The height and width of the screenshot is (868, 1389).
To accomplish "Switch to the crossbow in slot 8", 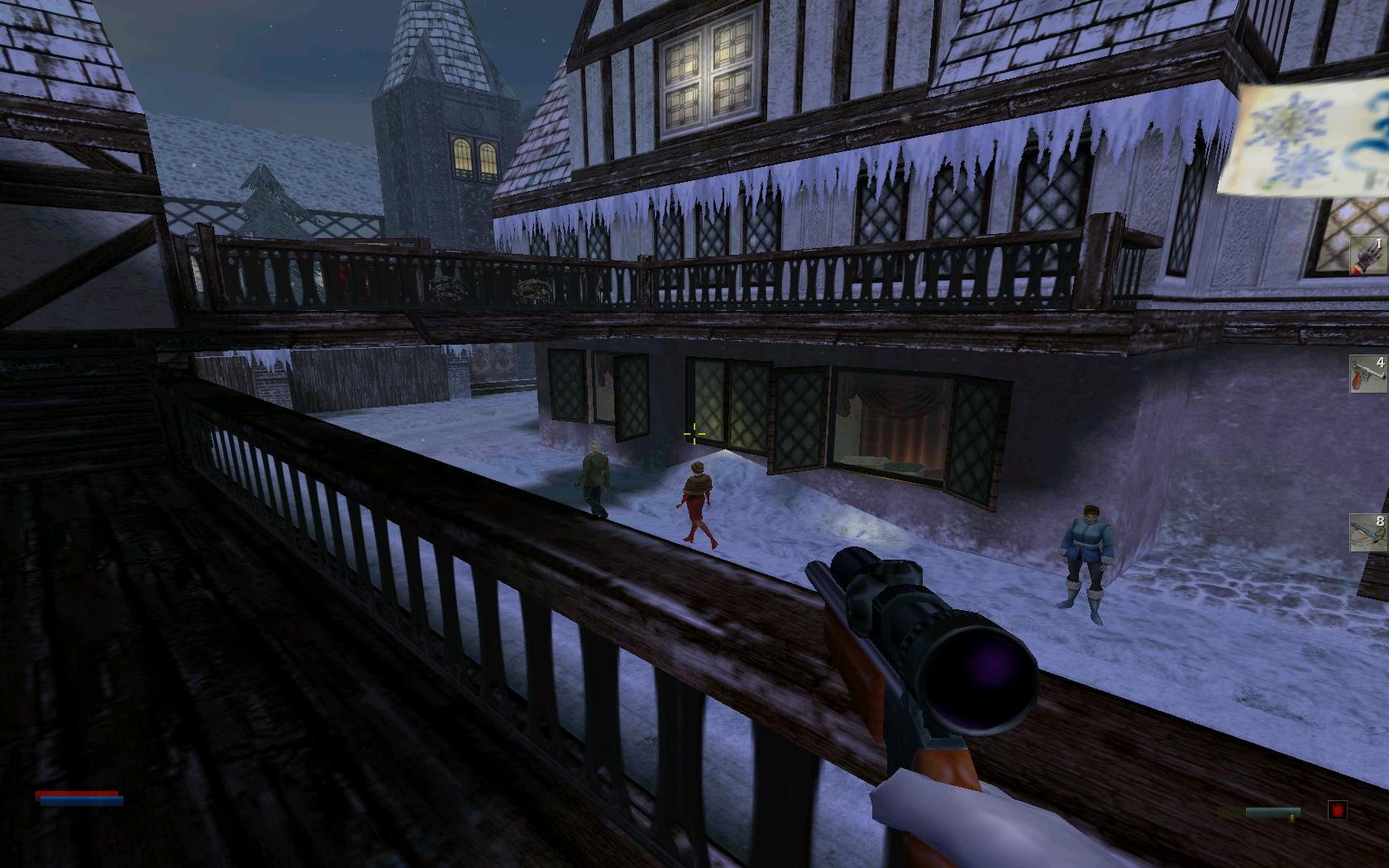I will pos(1368,532).
